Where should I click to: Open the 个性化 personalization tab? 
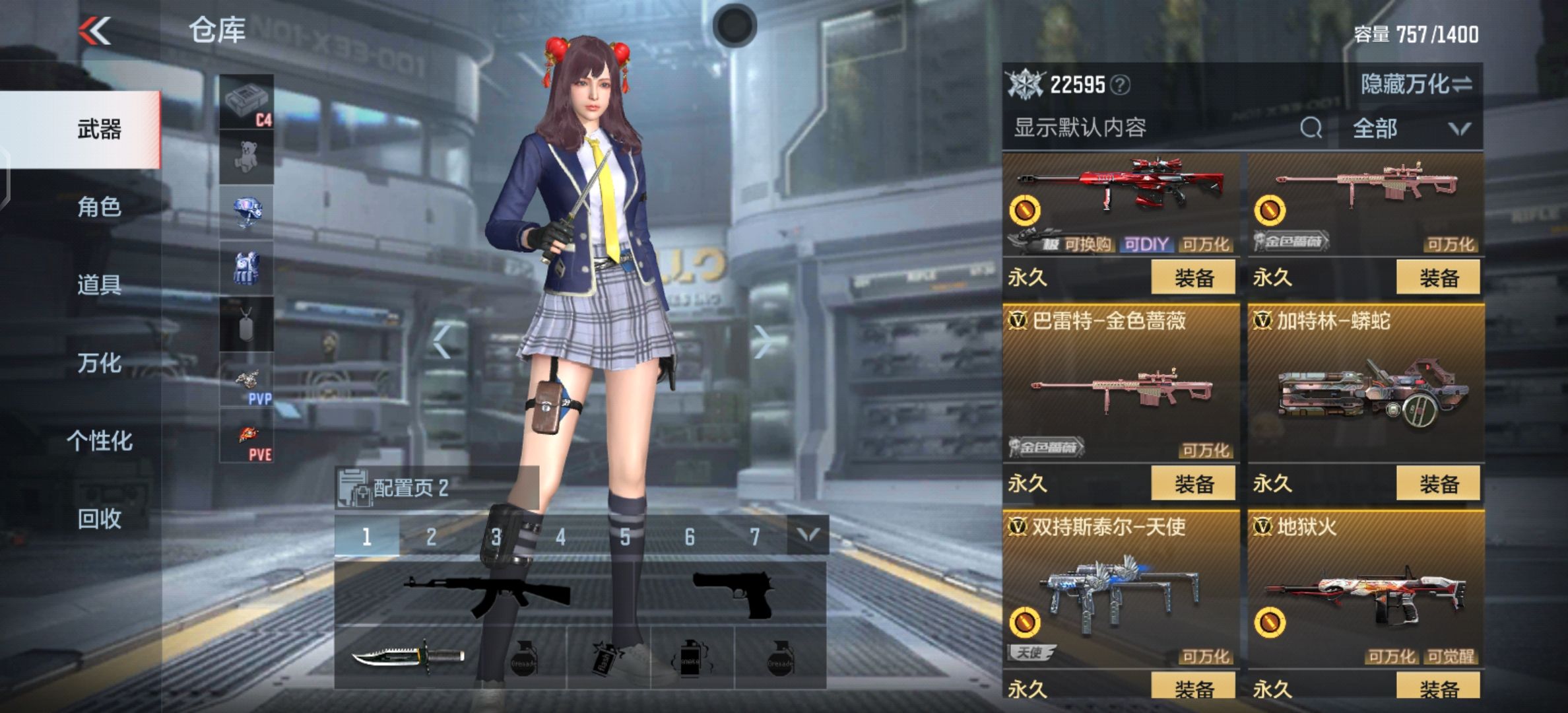[x=99, y=440]
